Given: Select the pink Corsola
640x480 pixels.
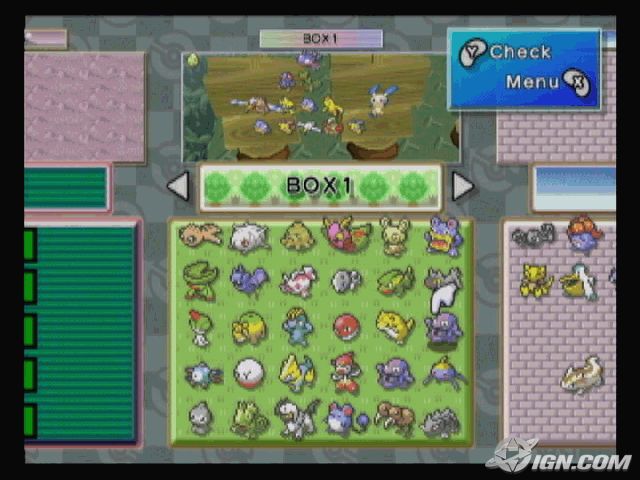Looking at the screenshot, I should [297, 282].
